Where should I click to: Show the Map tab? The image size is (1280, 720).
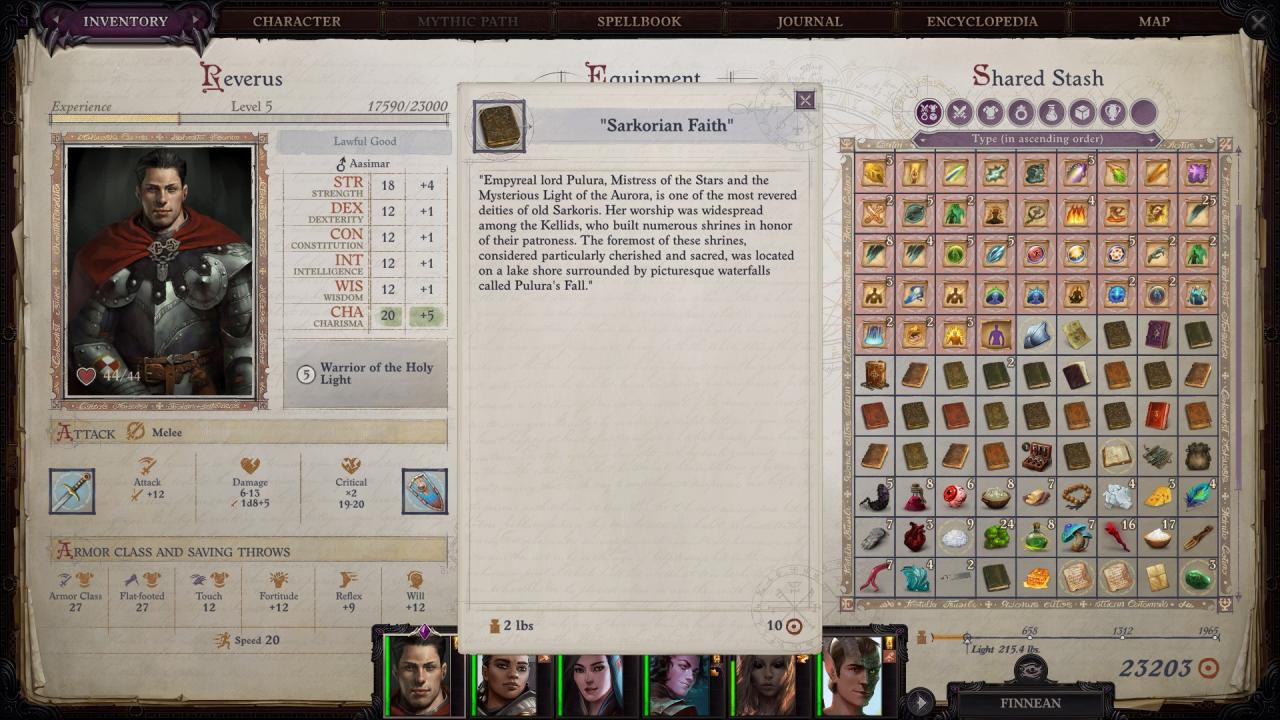1154,21
